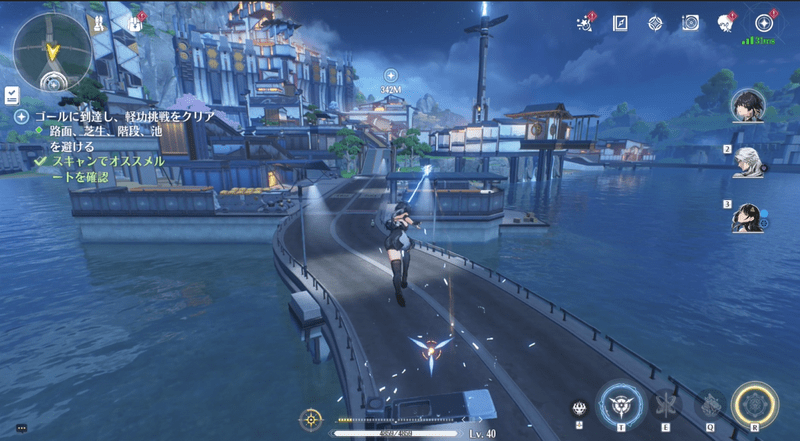Open the four-point star icon in the top bar

click(654, 22)
